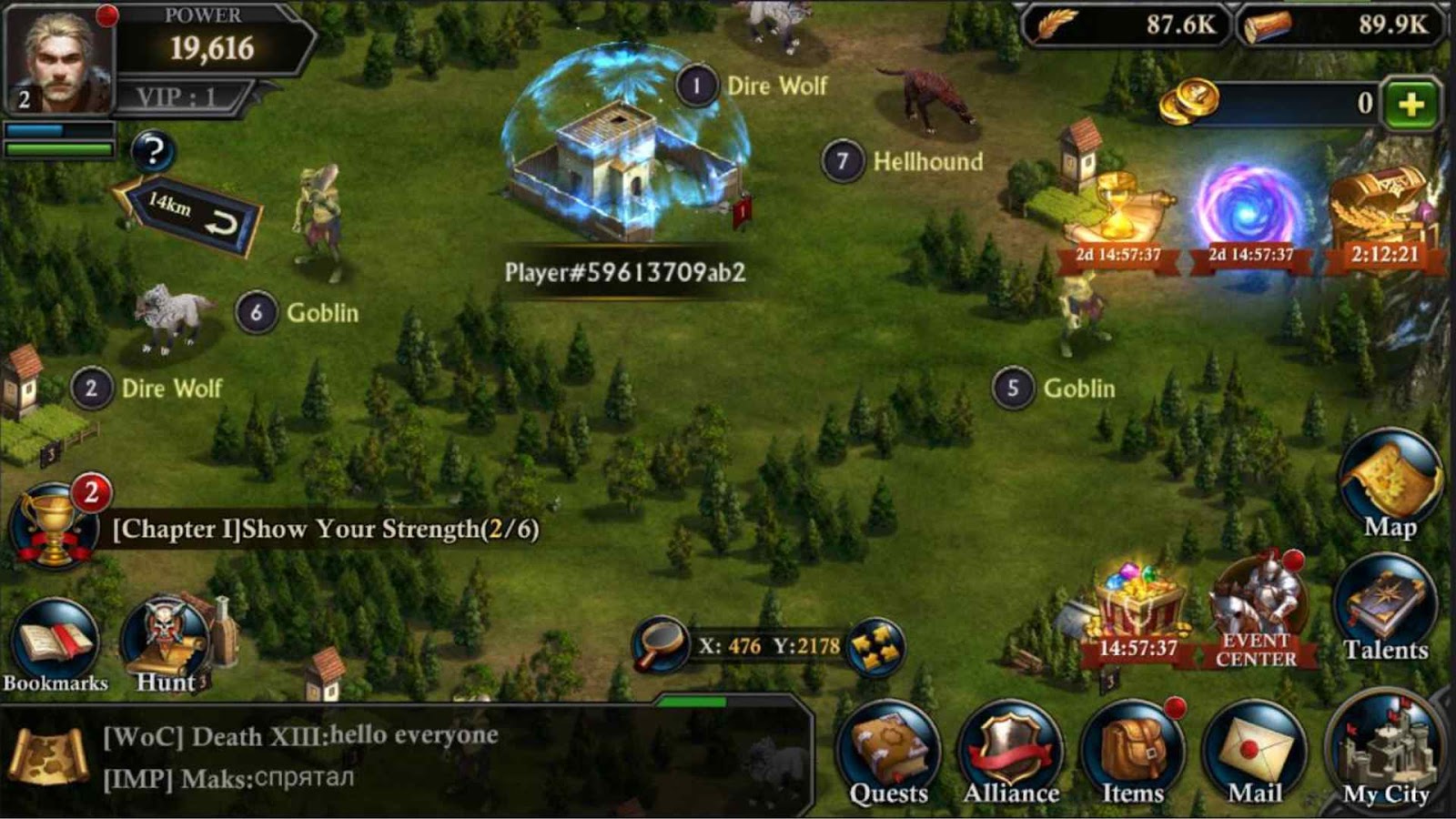Tap the four gold arrows button
The image size is (1456, 819).
(x=875, y=646)
